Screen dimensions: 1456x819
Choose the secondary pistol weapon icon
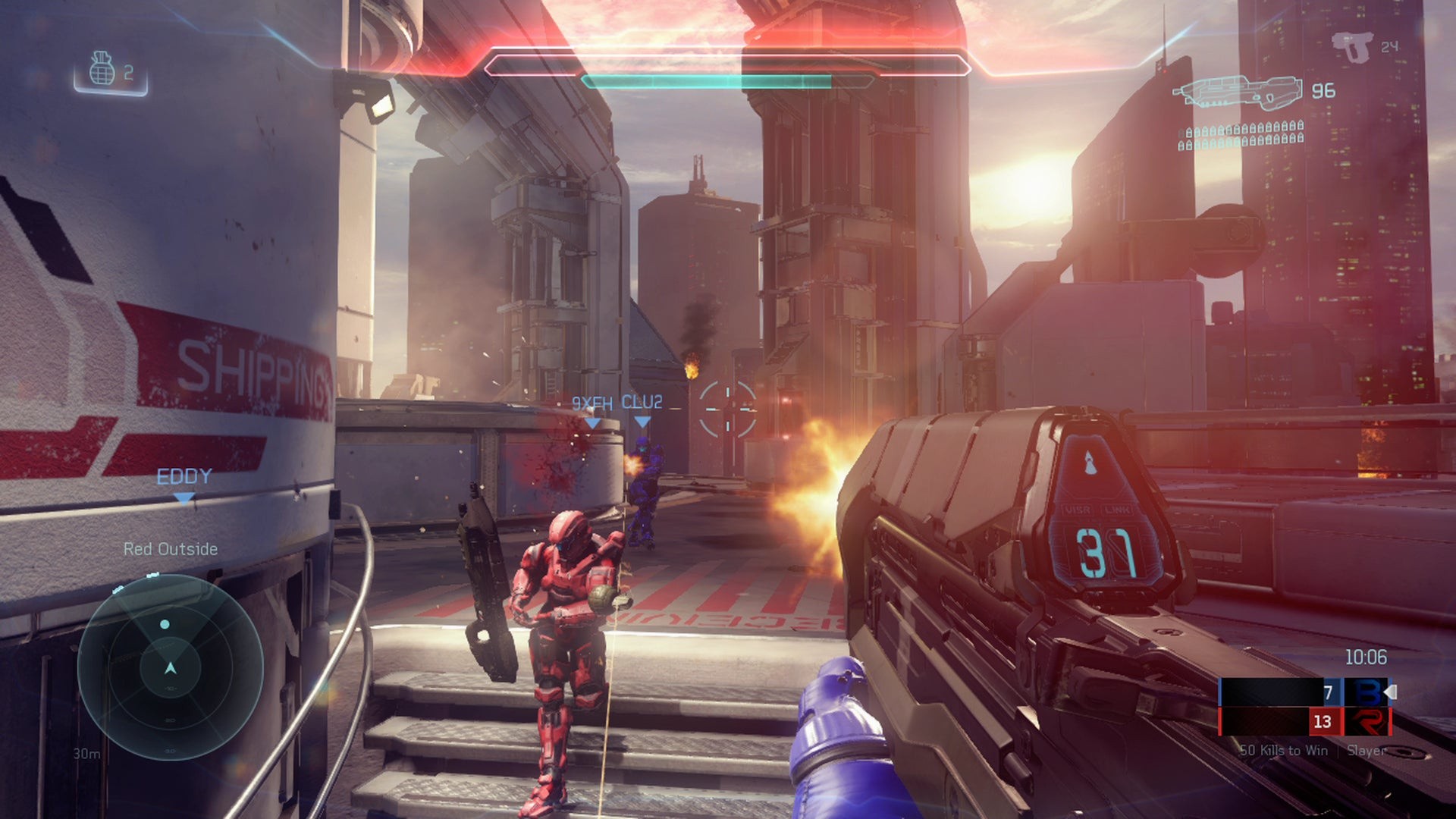tap(1354, 47)
